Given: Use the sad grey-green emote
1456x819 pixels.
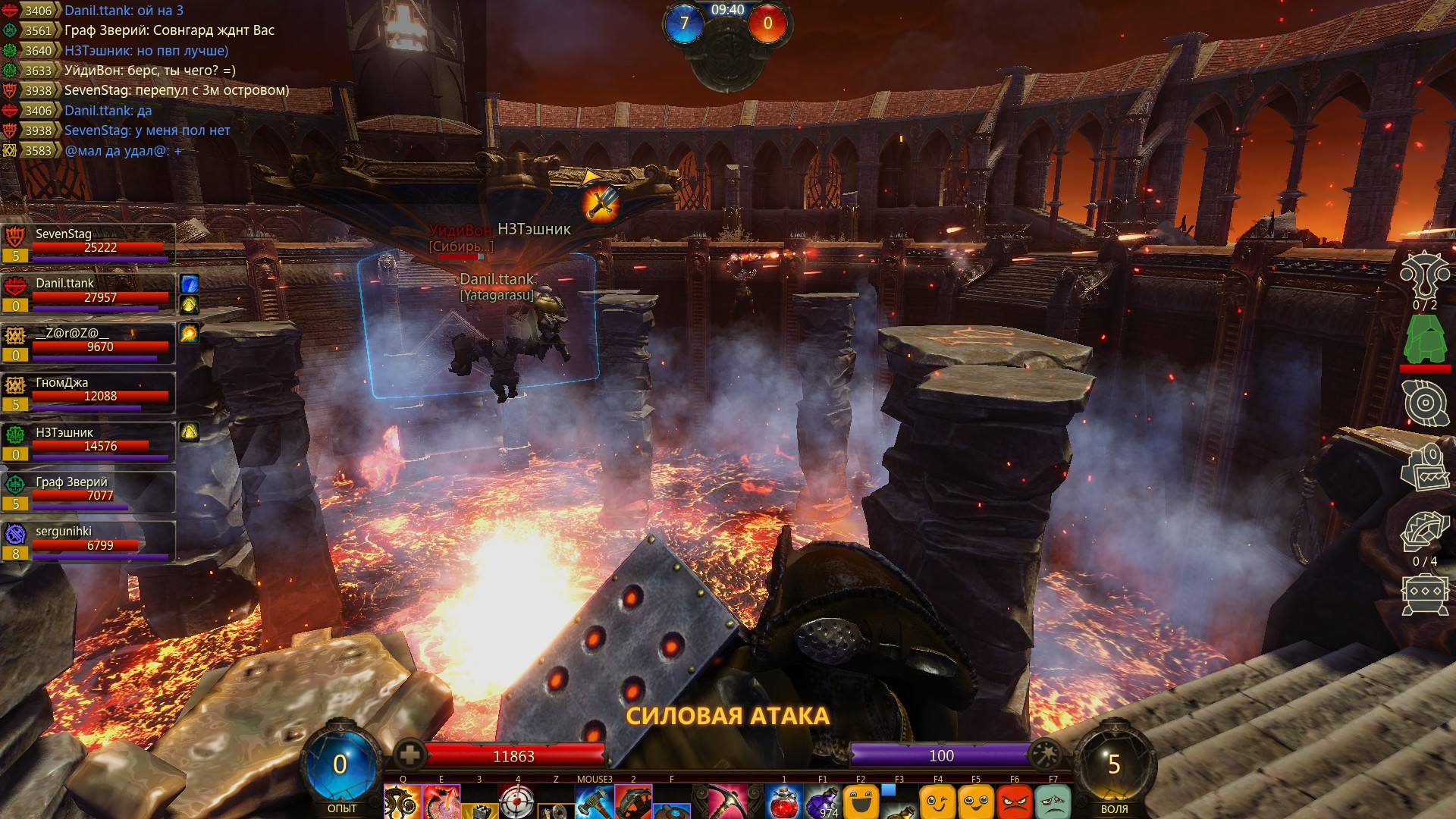Looking at the screenshot, I should pos(1053,802).
